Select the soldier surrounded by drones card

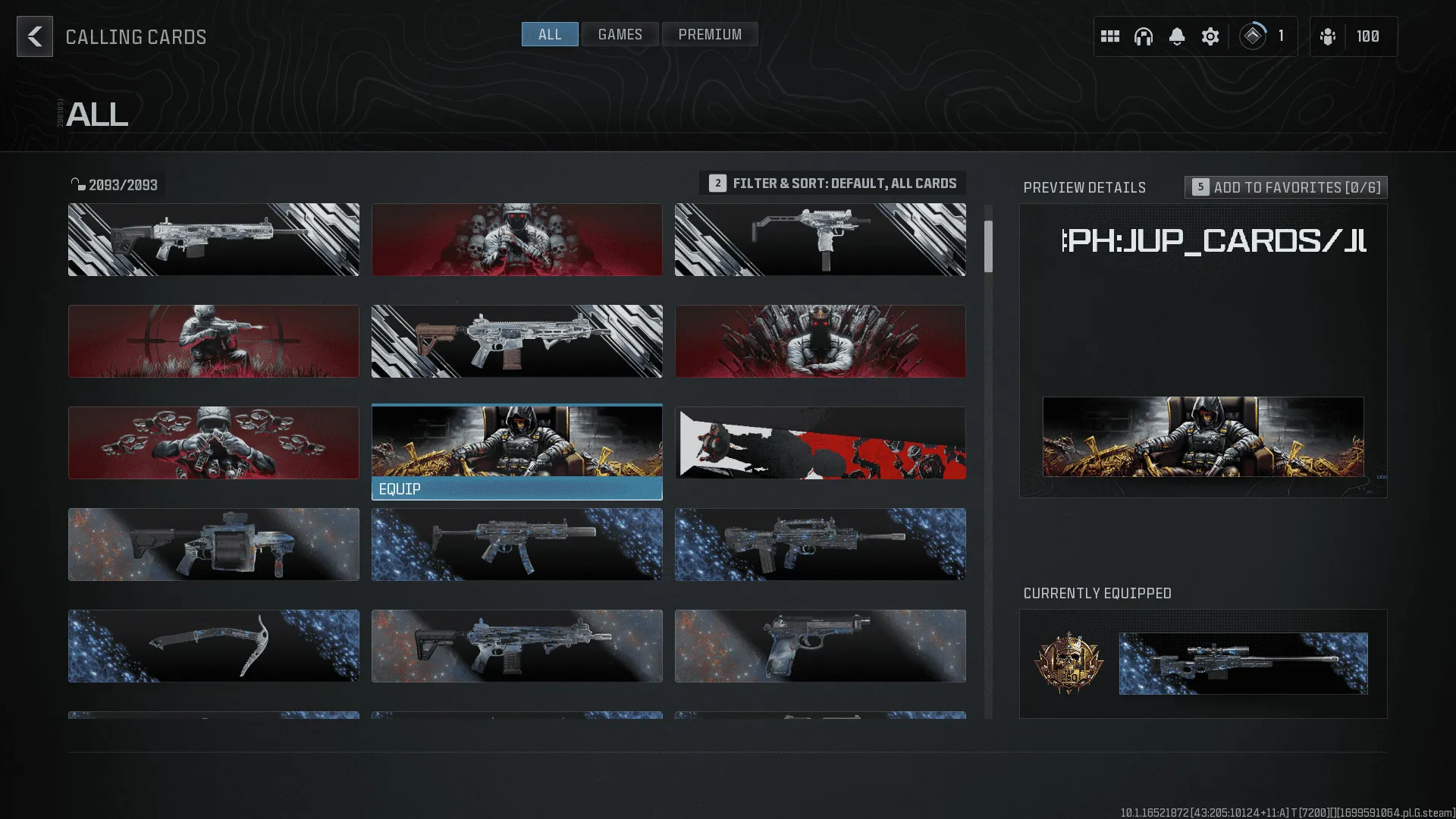213,443
